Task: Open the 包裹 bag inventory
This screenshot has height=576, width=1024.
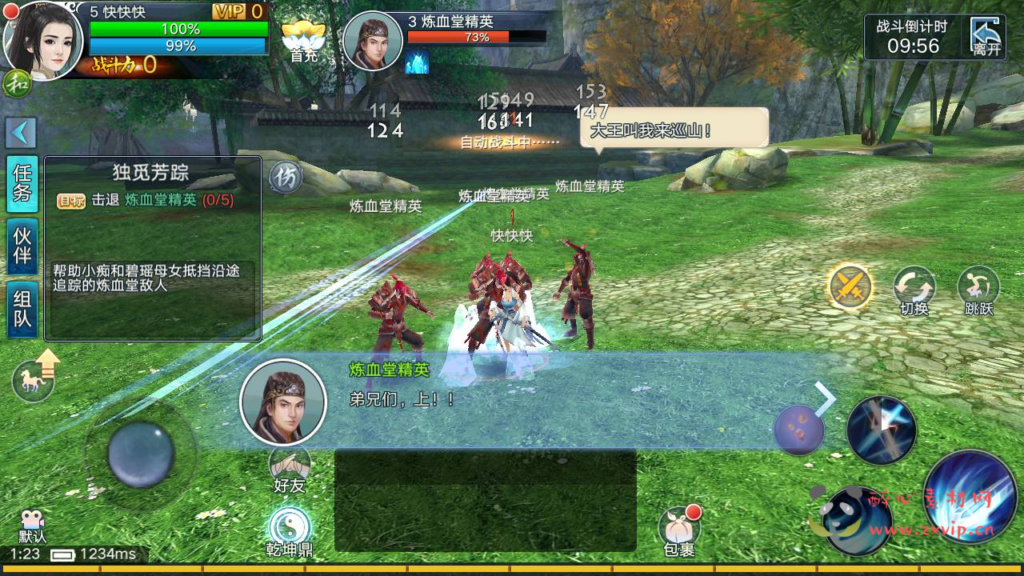Action: point(679,530)
